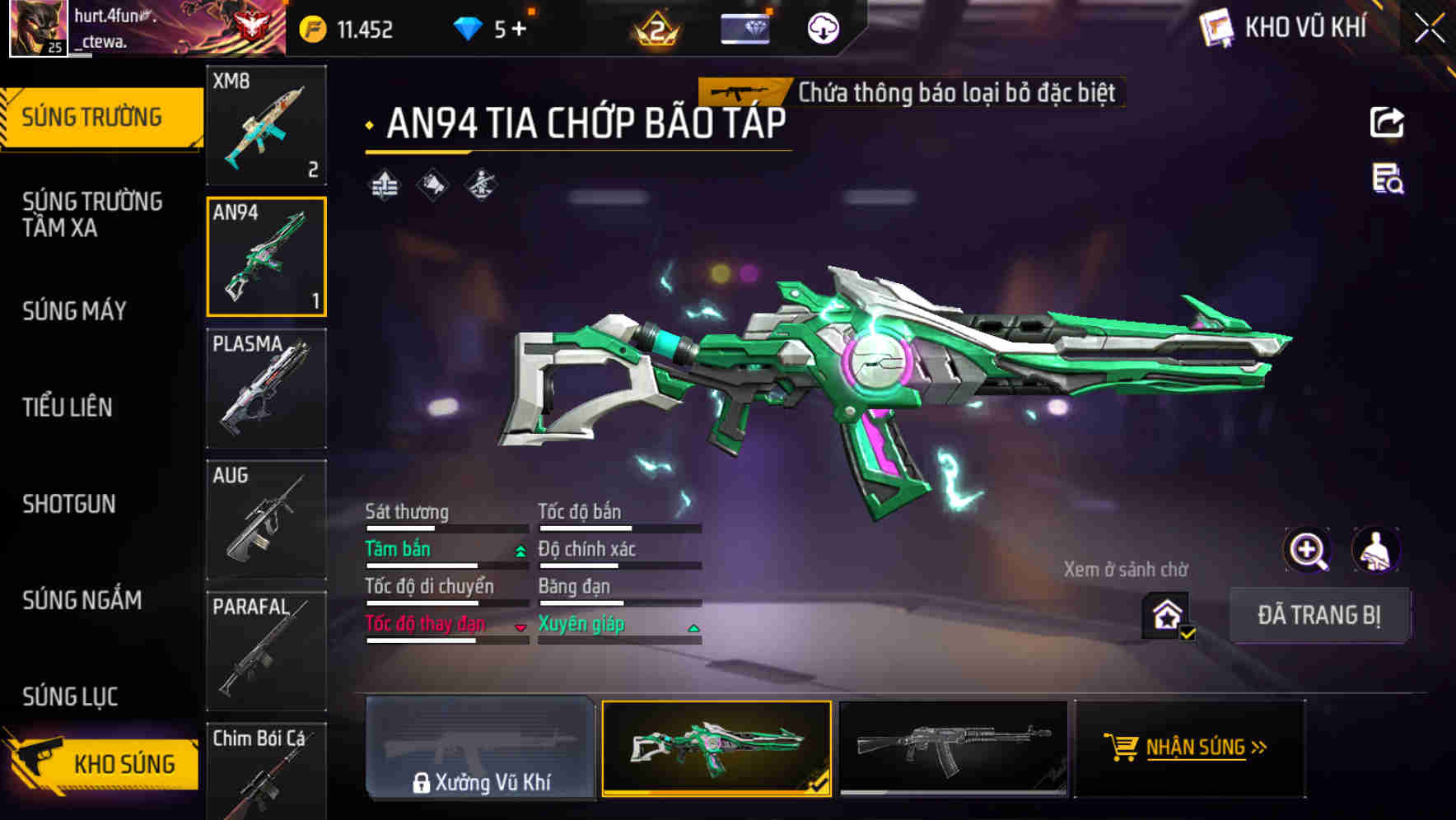Toggle the lobby display house icon

[1167, 615]
